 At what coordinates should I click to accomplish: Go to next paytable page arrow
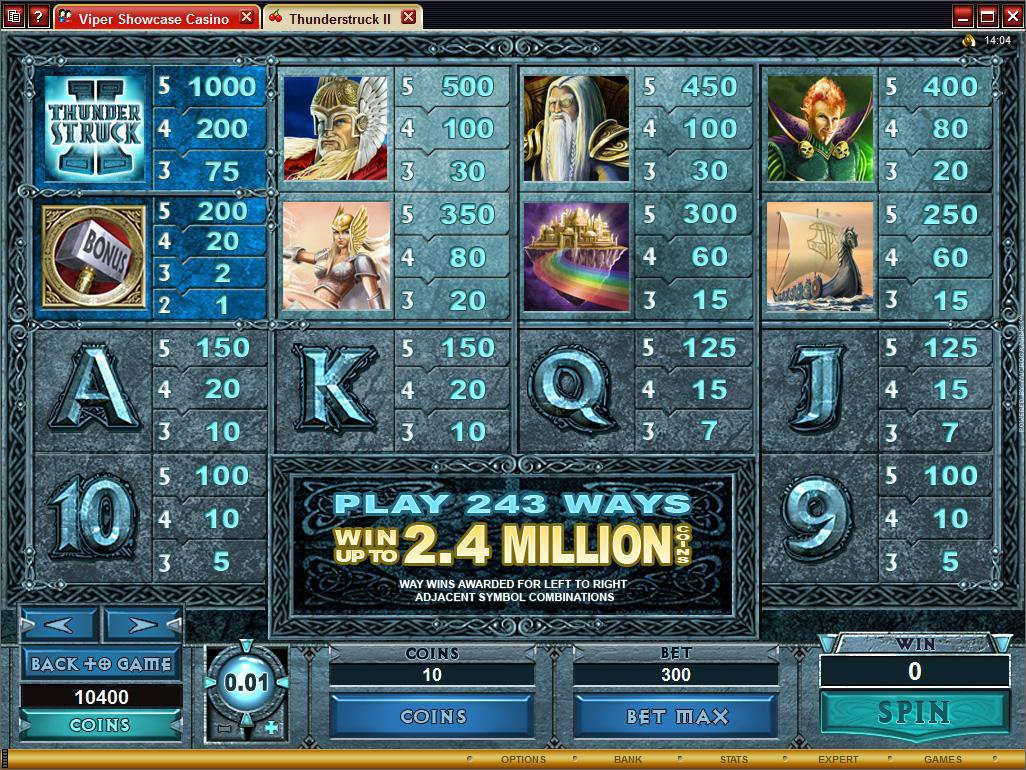click(143, 625)
